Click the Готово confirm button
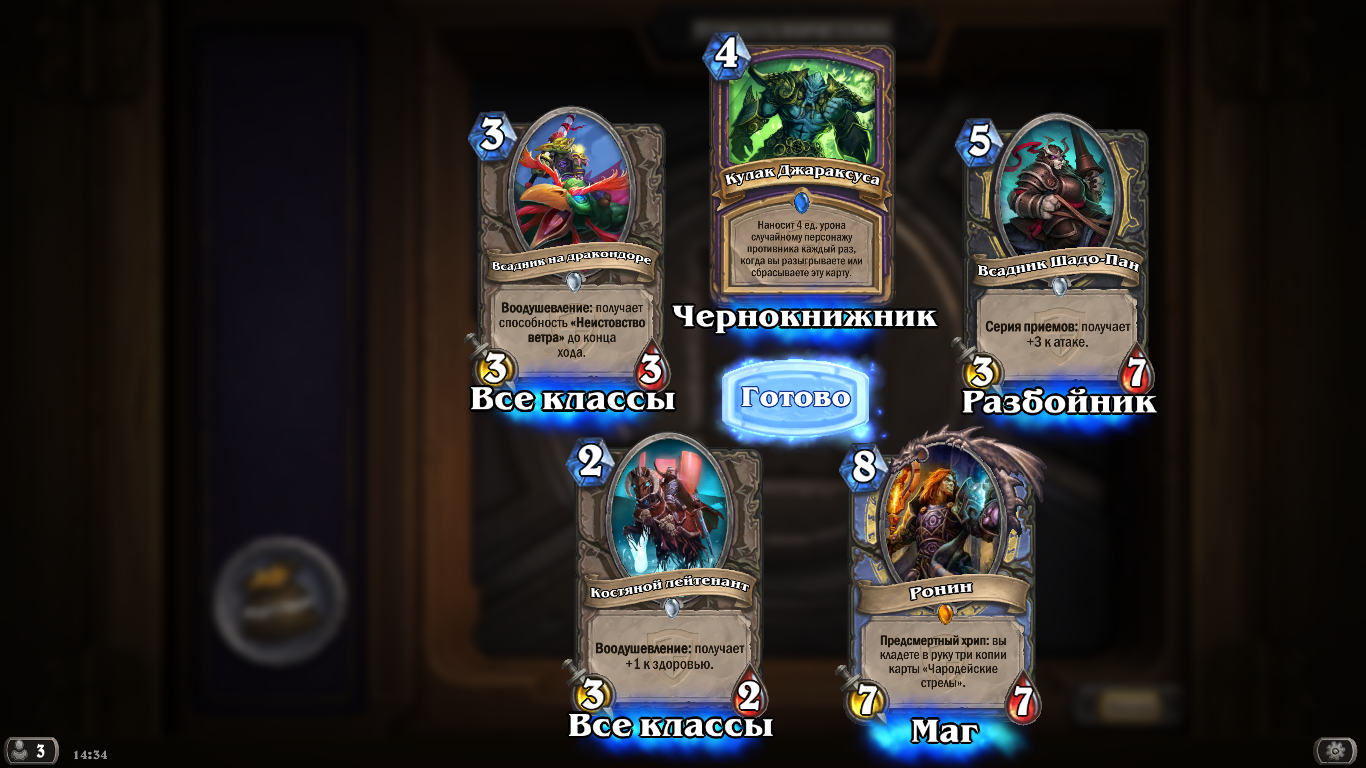1366x768 pixels. click(x=796, y=398)
